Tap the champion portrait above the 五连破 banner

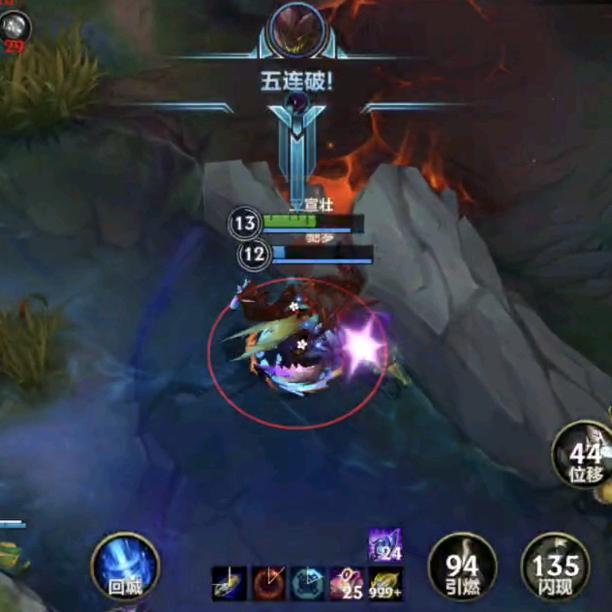pos(296,29)
